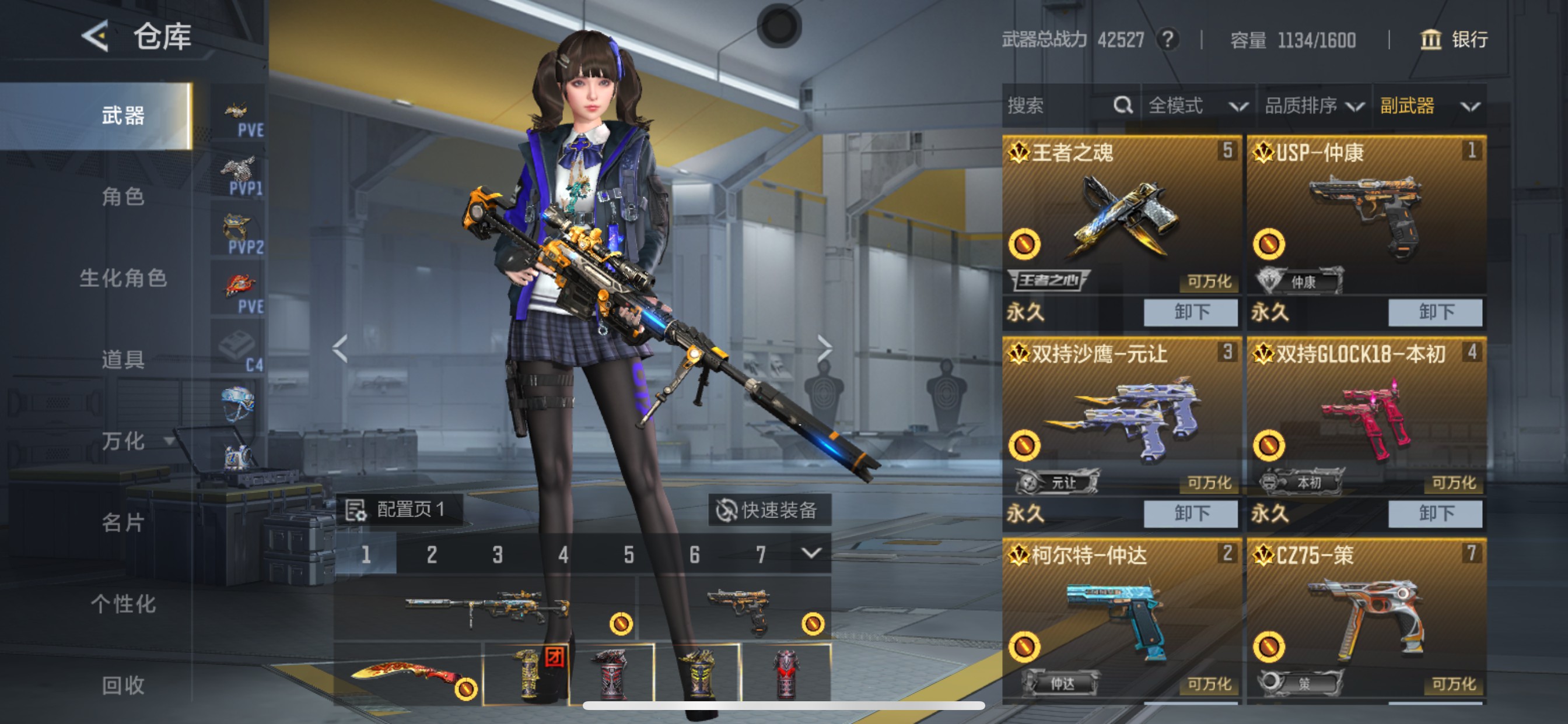Screen dimensions: 1568x724
Task: Open the 个性化 category
Action: point(123,603)
